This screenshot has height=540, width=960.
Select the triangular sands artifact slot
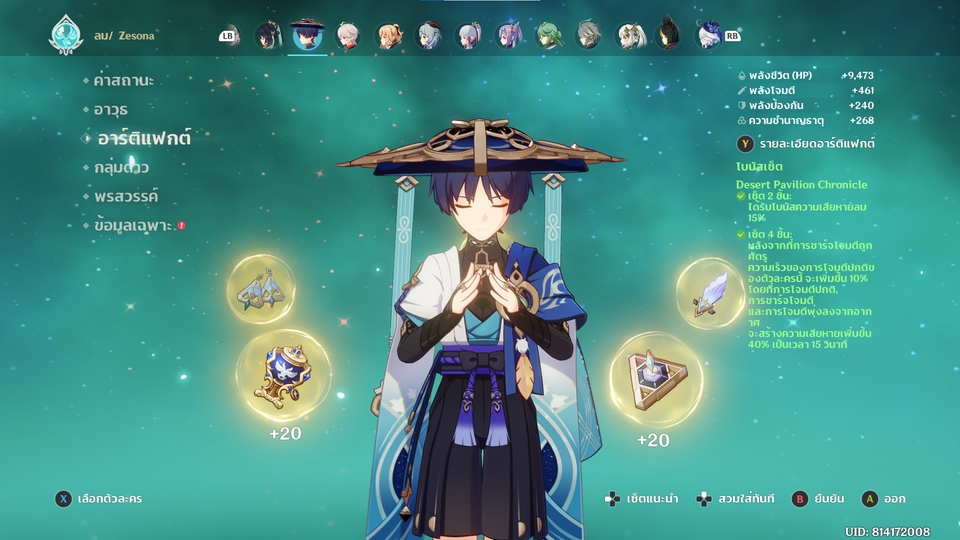(656, 380)
